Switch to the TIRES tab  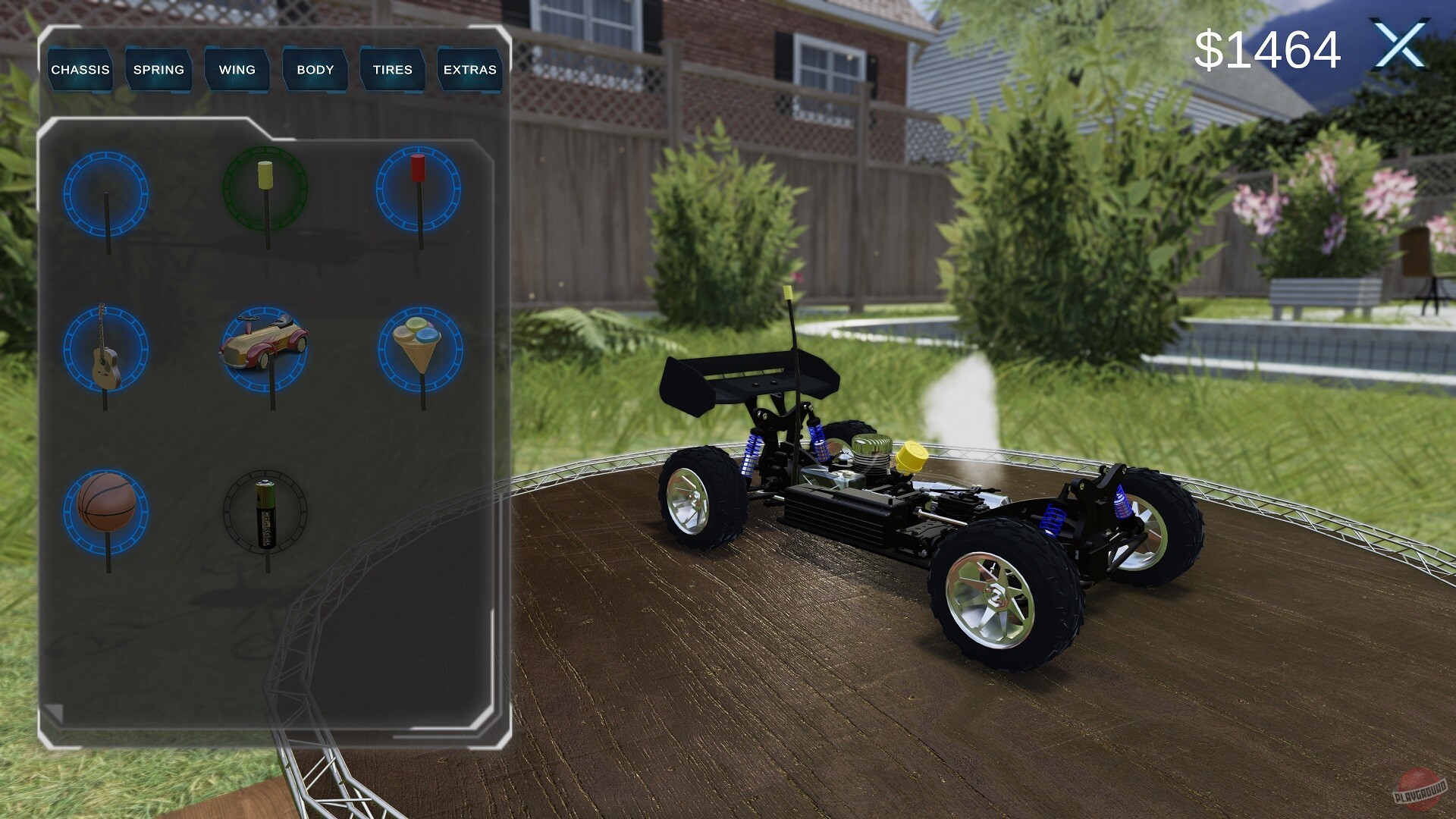(391, 70)
